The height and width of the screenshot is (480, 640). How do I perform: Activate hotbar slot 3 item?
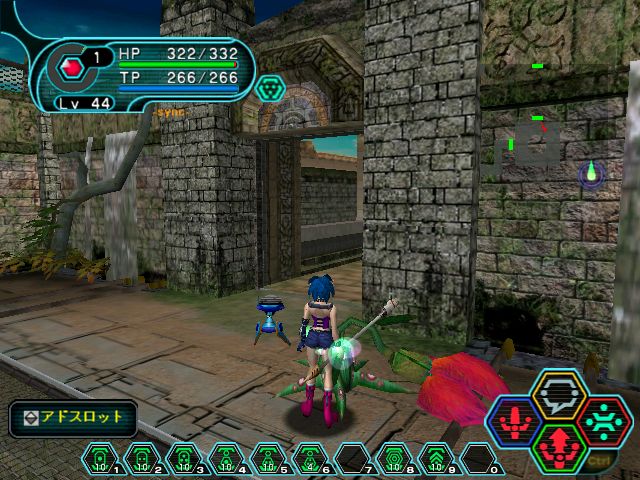click(x=184, y=460)
